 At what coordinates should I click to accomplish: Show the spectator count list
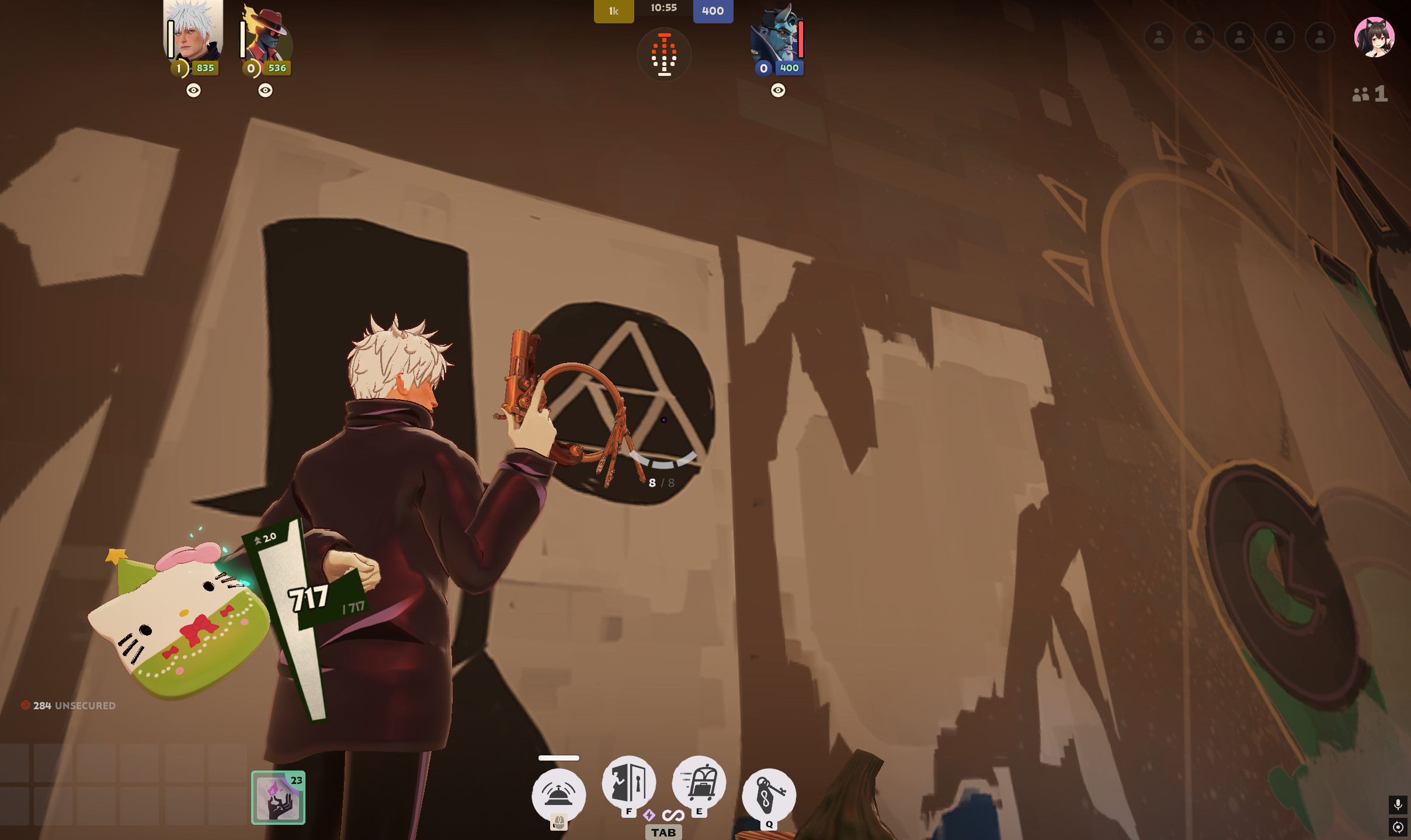[1370, 94]
